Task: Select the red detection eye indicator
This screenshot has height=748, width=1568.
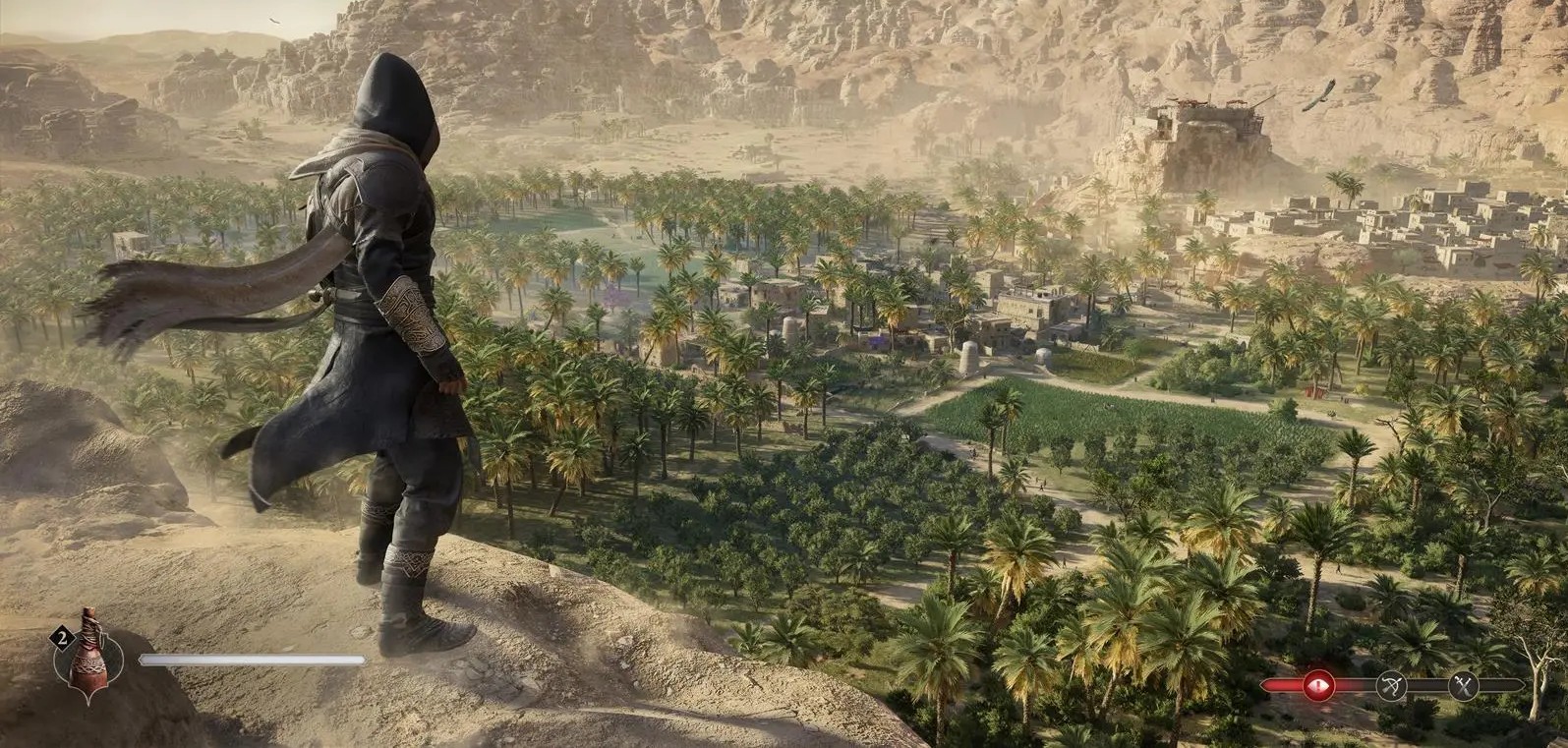Action: tap(1318, 685)
